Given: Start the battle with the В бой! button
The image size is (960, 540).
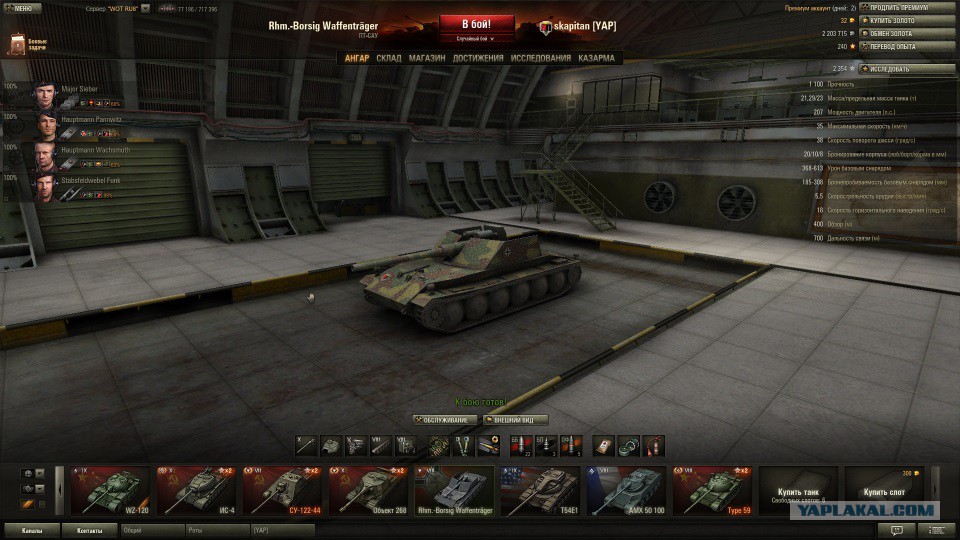Looking at the screenshot, I should pyautogui.click(x=477, y=23).
